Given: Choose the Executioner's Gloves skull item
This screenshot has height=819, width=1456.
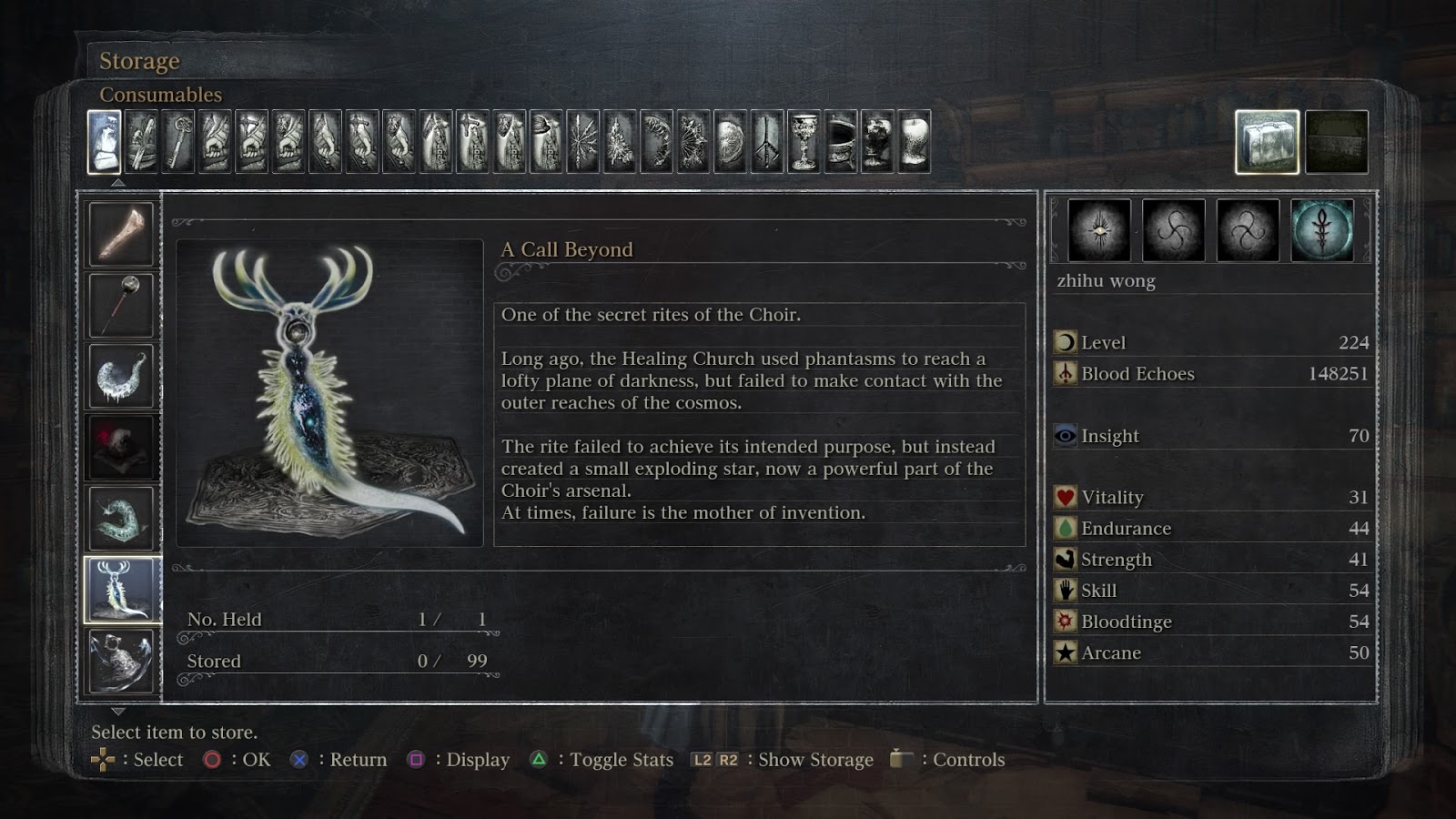Looking at the screenshot, I should (x=122, y=447).
